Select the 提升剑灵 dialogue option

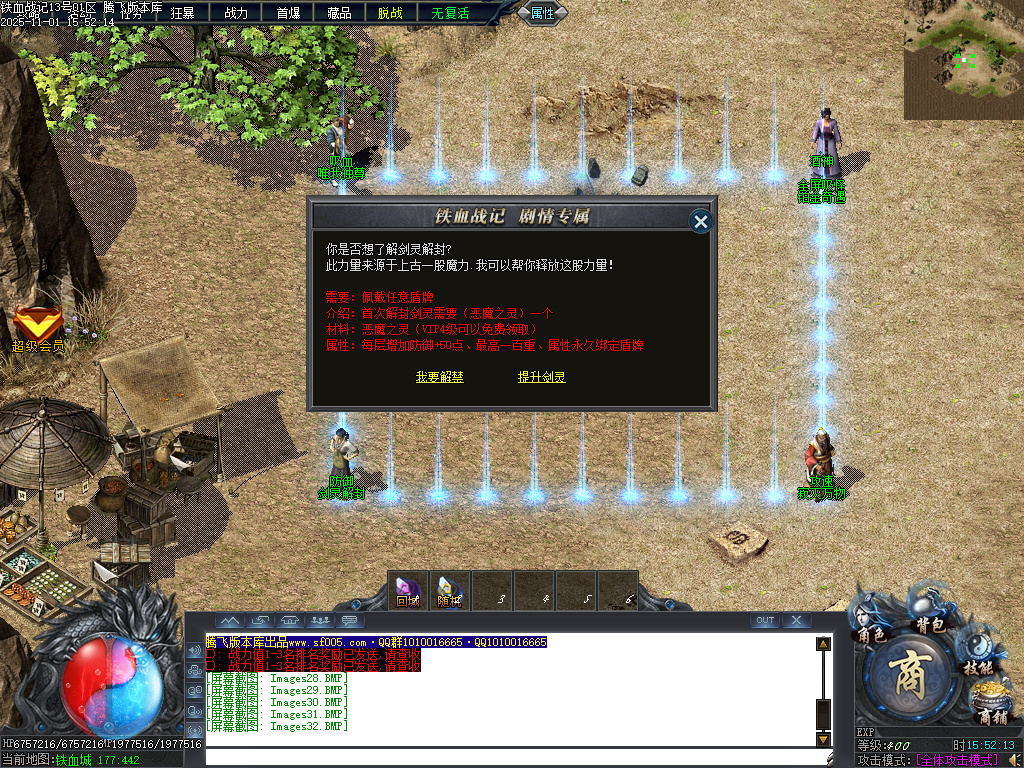coord(542,377)
